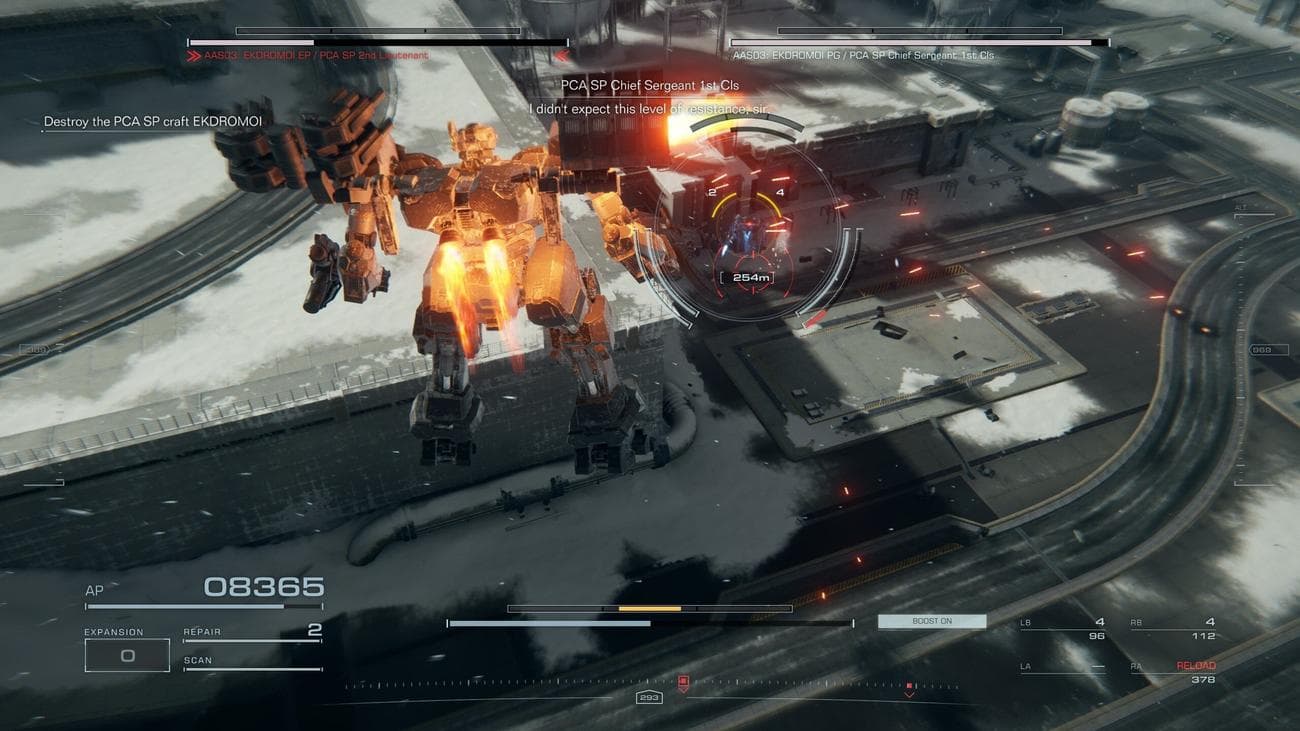Viewport: 1300px width, 731px height.
Task: Click the EXPANSION slot showing 0
Action: coord(125,654)
